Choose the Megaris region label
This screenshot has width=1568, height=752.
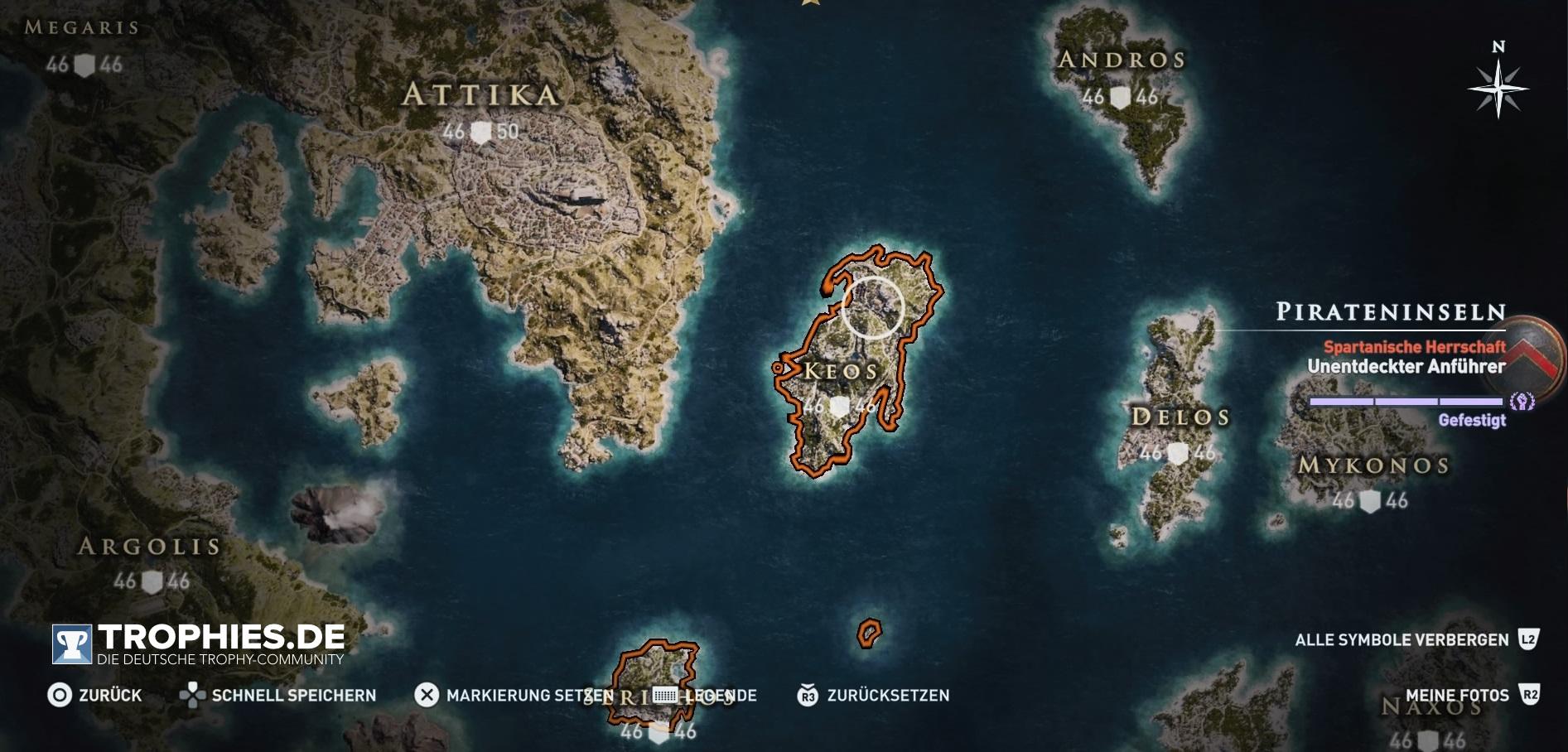click(x=81, y=27)
